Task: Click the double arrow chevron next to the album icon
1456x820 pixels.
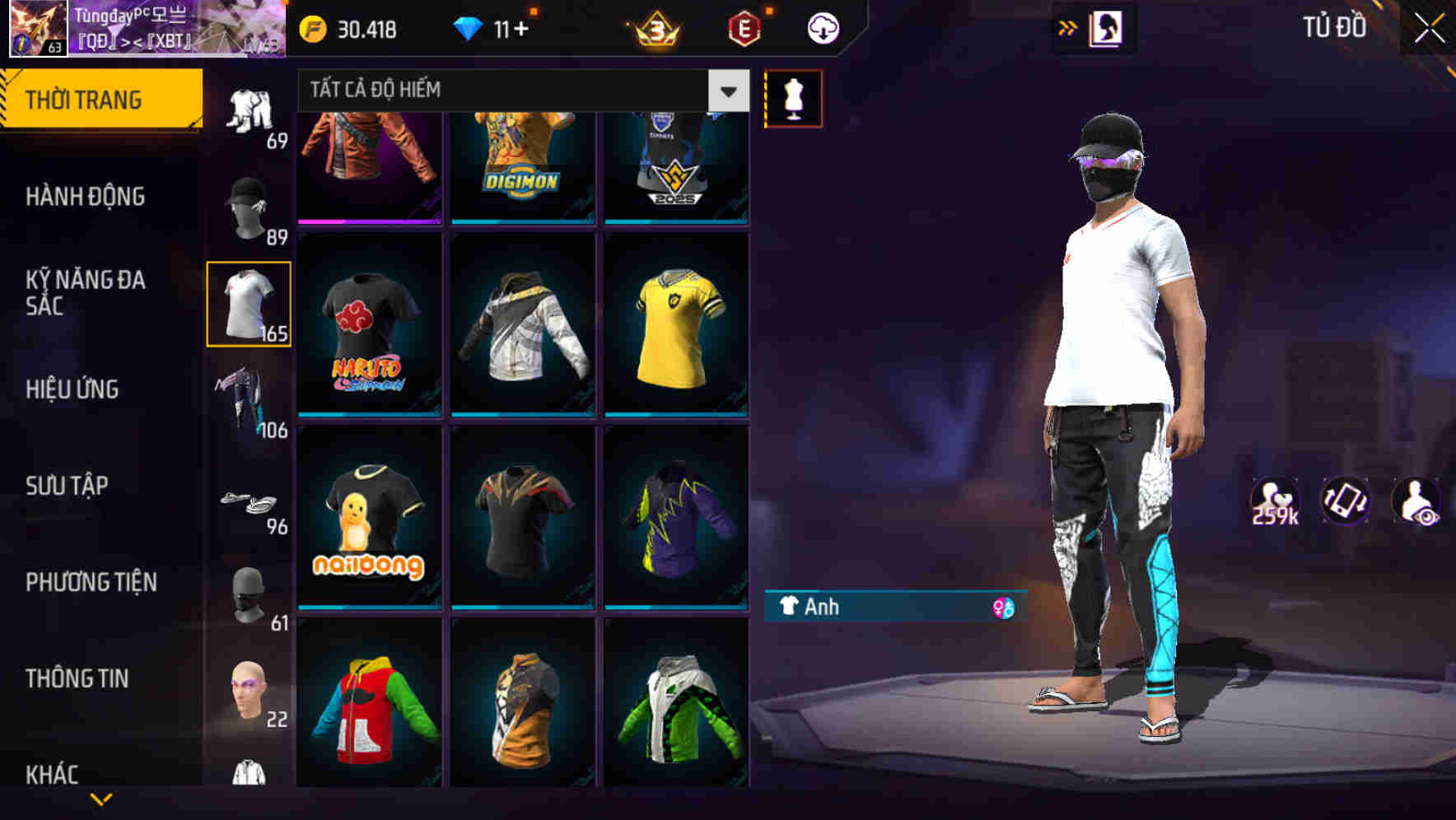Action: 1068,27
